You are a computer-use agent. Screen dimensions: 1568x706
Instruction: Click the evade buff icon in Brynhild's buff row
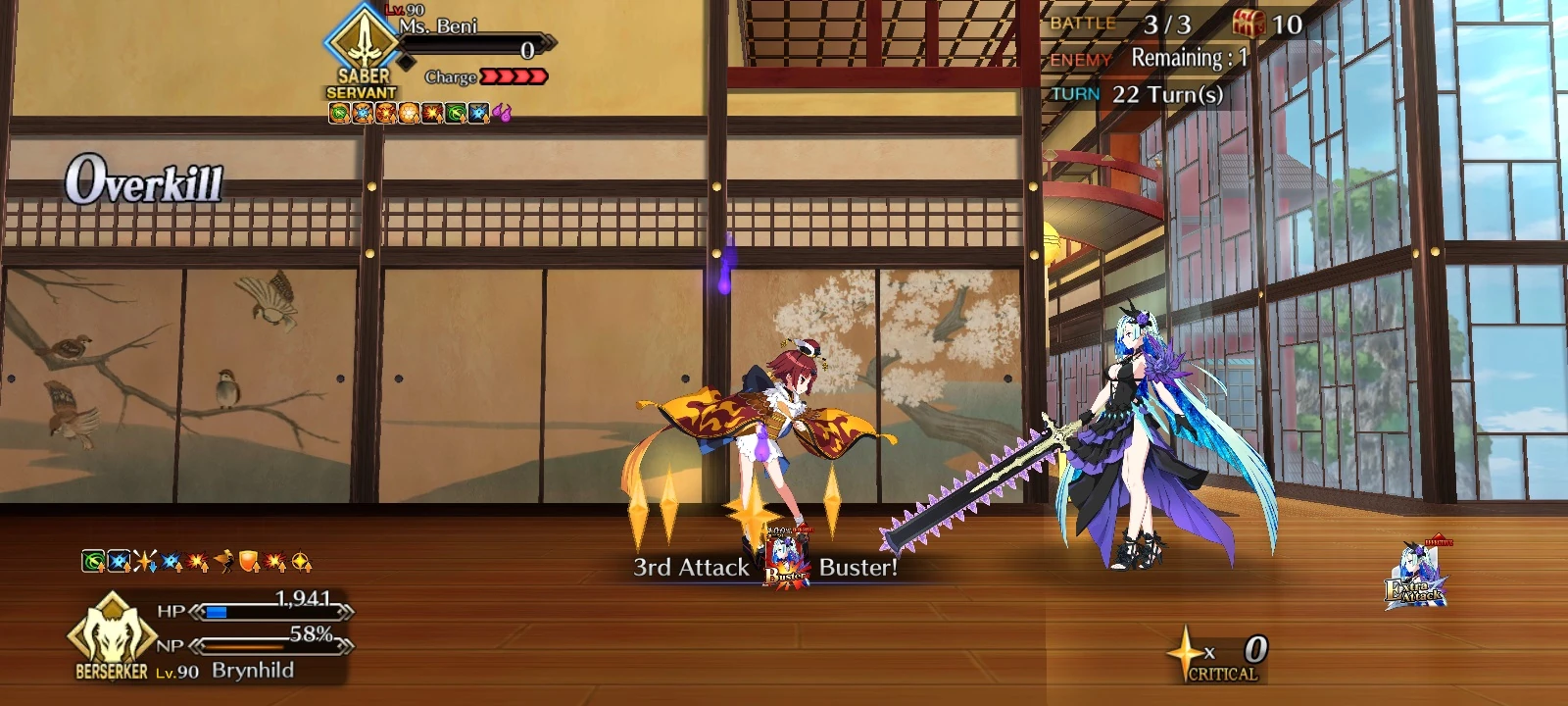223,562
